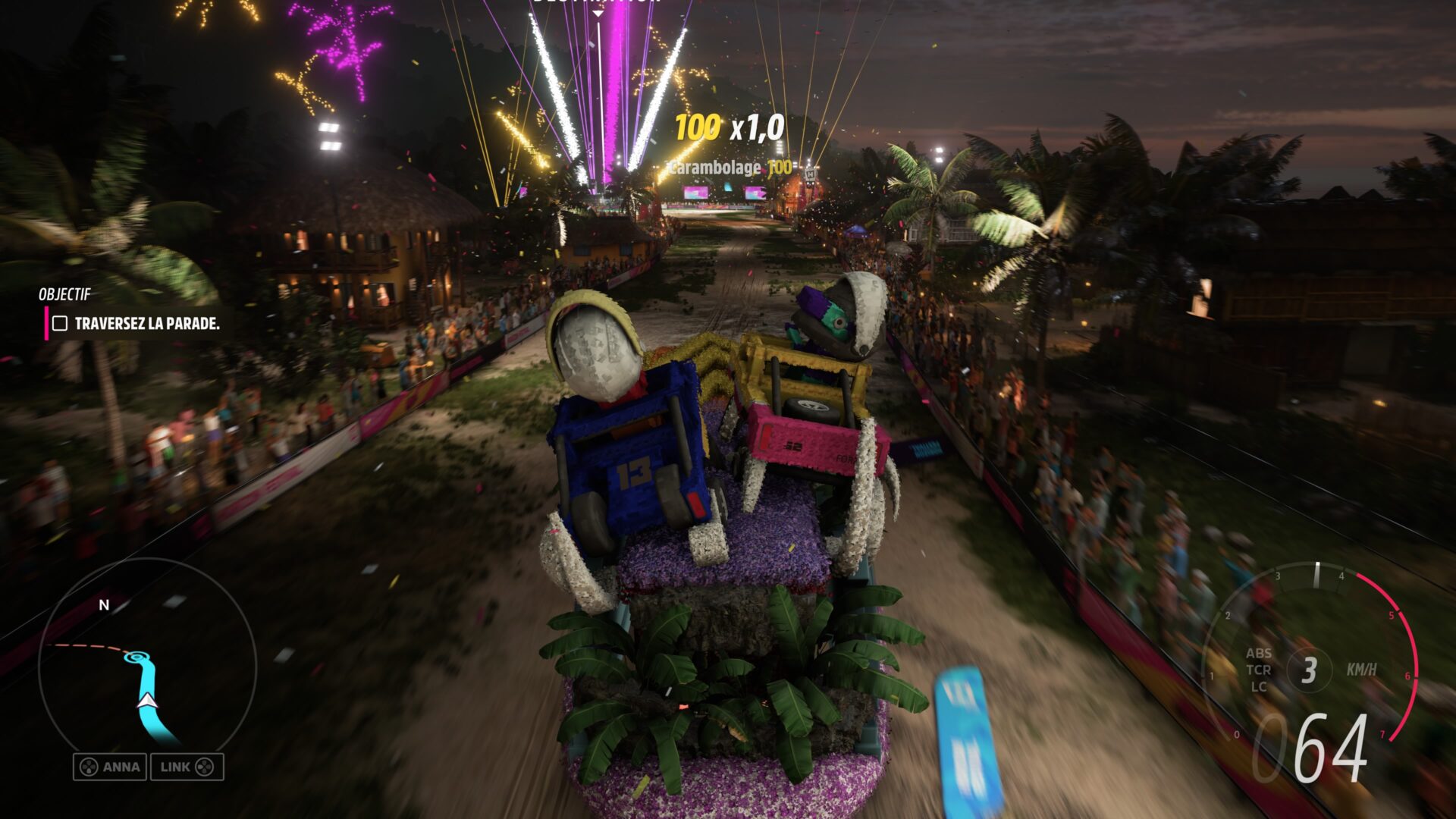Image resolution: width=1456 pixels, height=819 pixels.
Task: Open the ANNA assistant
Action: pos(111,767)
